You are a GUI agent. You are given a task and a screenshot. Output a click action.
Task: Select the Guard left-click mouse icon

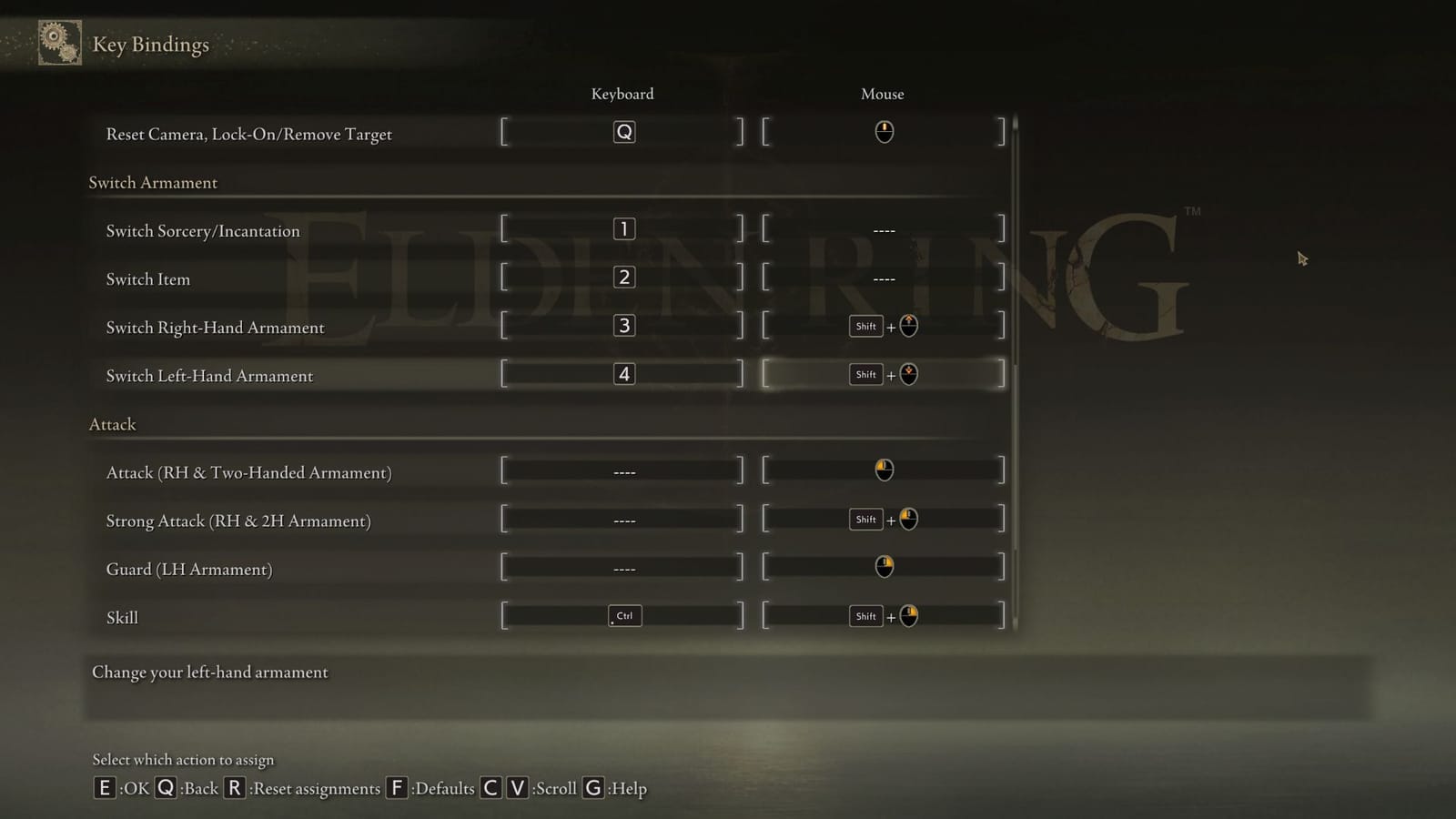[x=882, y=566]
